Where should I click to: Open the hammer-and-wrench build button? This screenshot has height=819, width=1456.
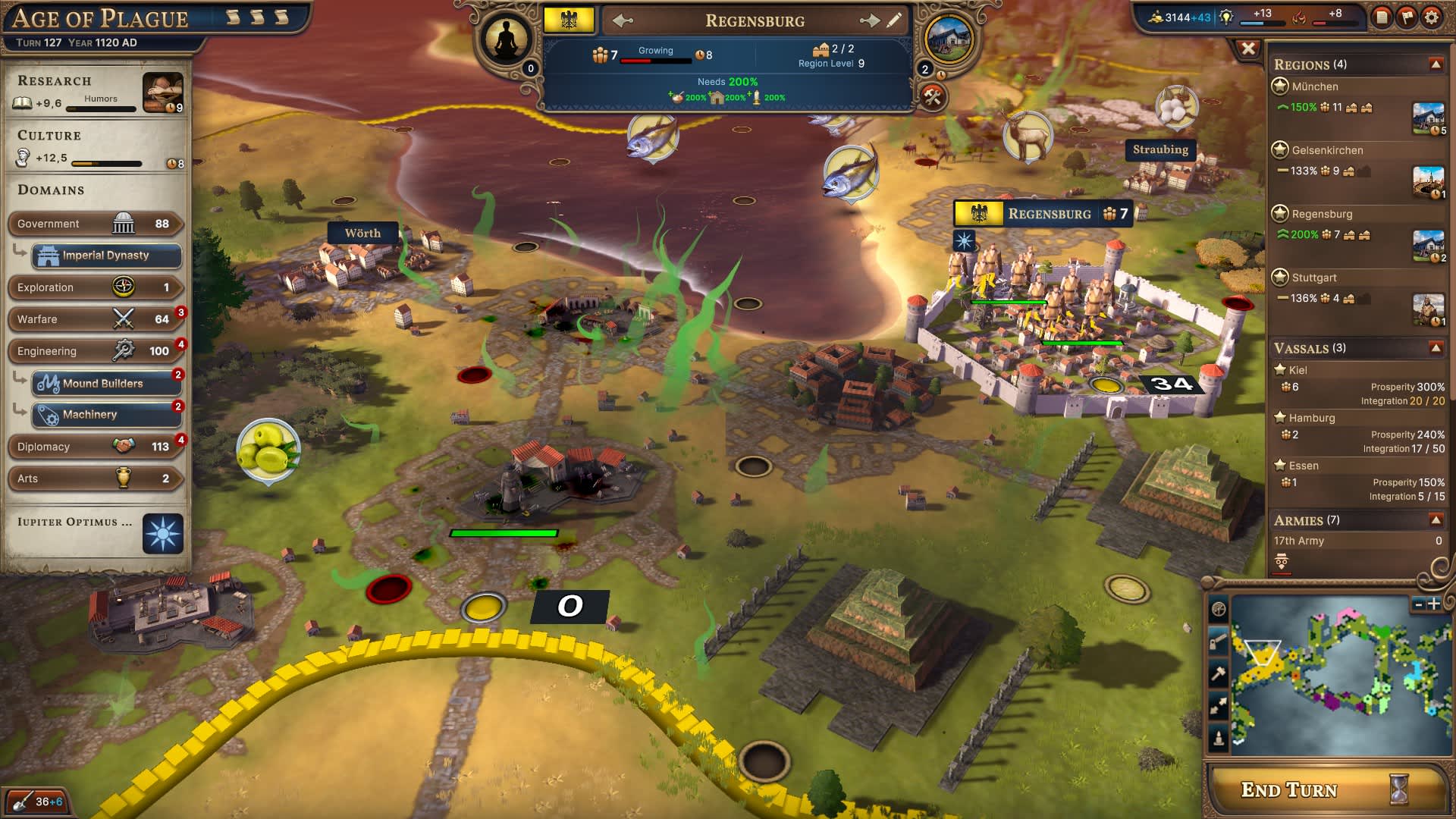[x=933, y=97]
